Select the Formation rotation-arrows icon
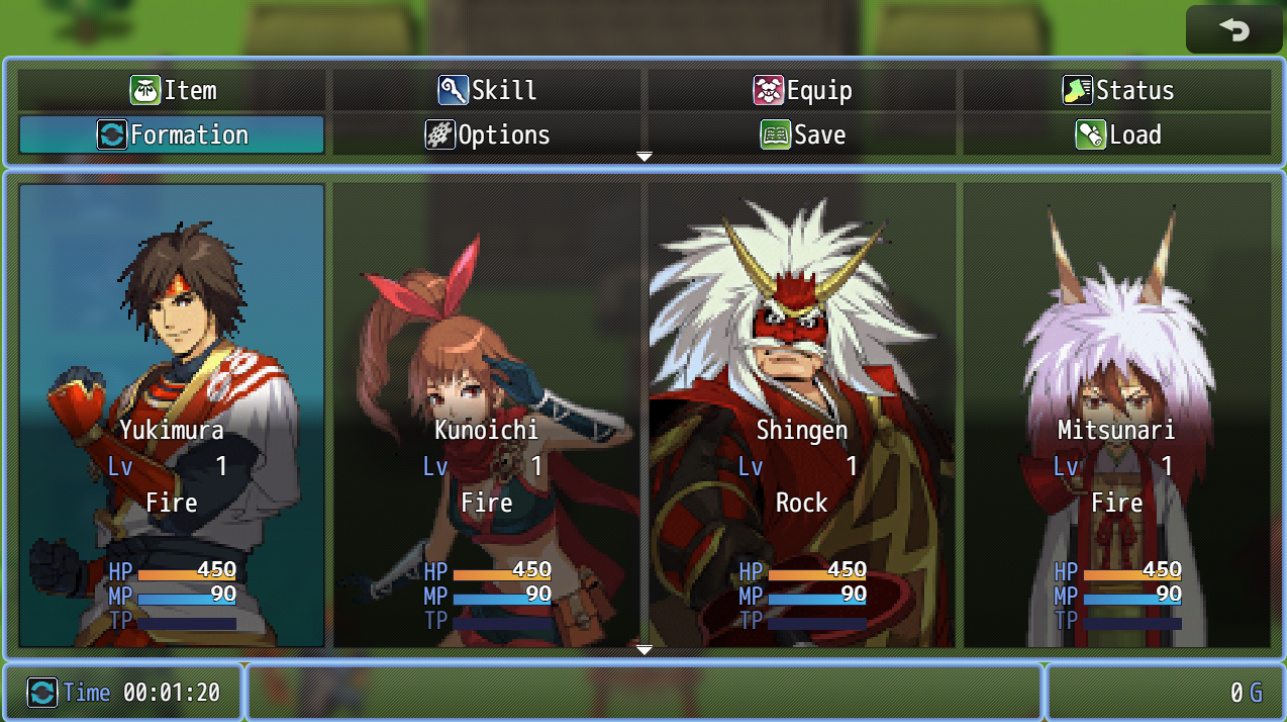This screenshot has width=1287, height=722. click(114, 134)
